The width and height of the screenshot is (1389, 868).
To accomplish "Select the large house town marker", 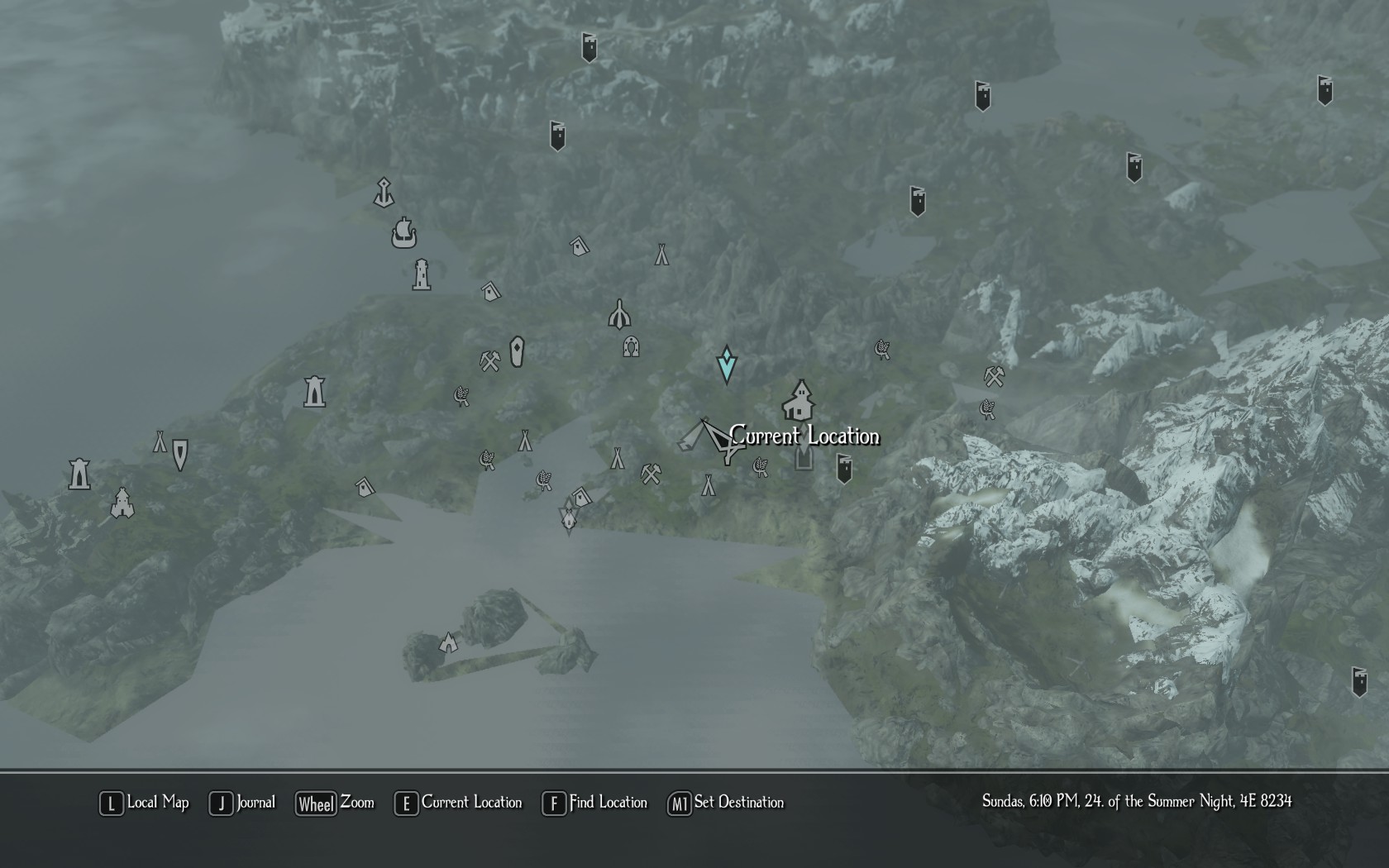I will click(x=800, y=401).
